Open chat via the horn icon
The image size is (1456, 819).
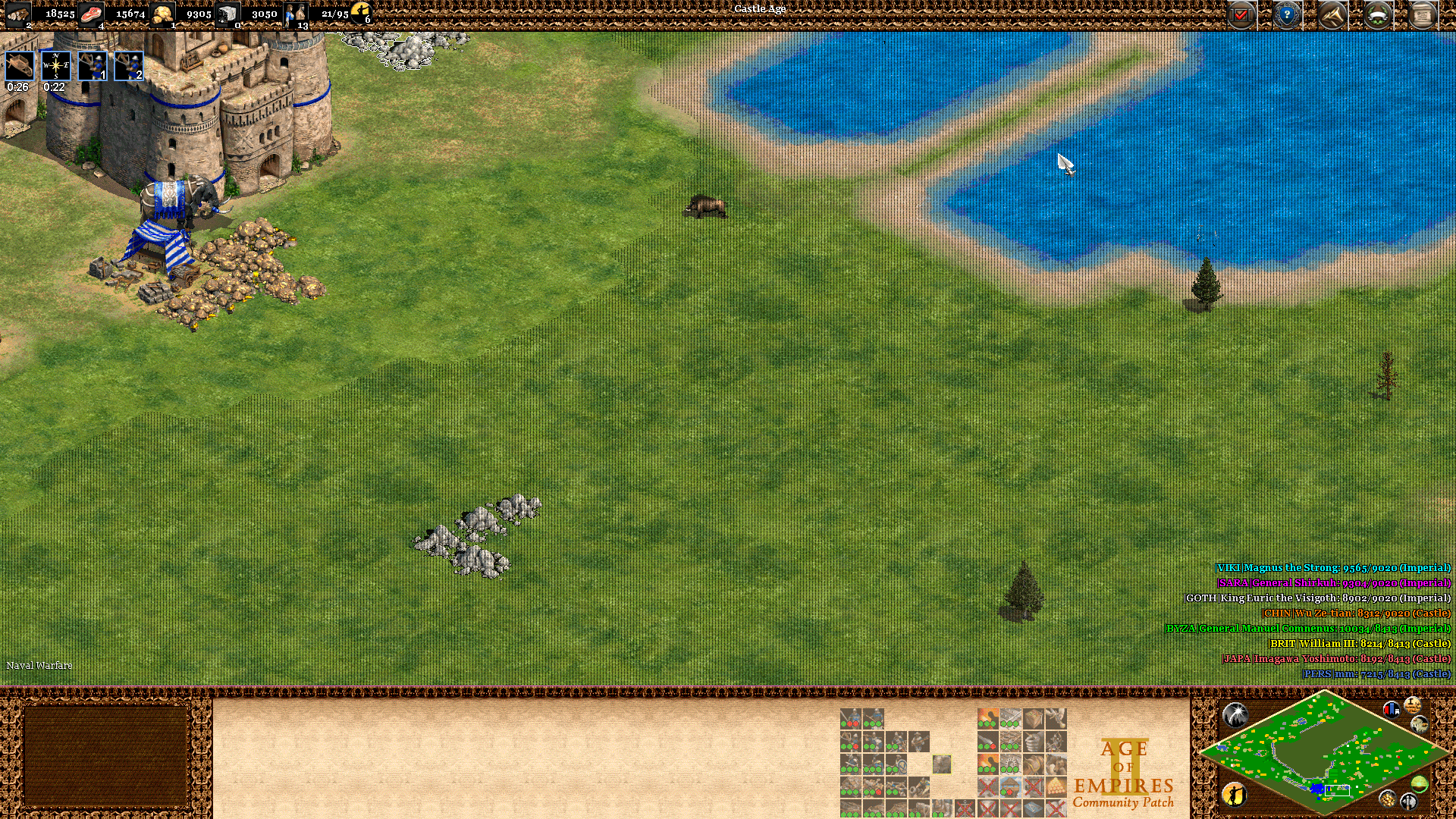1332,15
